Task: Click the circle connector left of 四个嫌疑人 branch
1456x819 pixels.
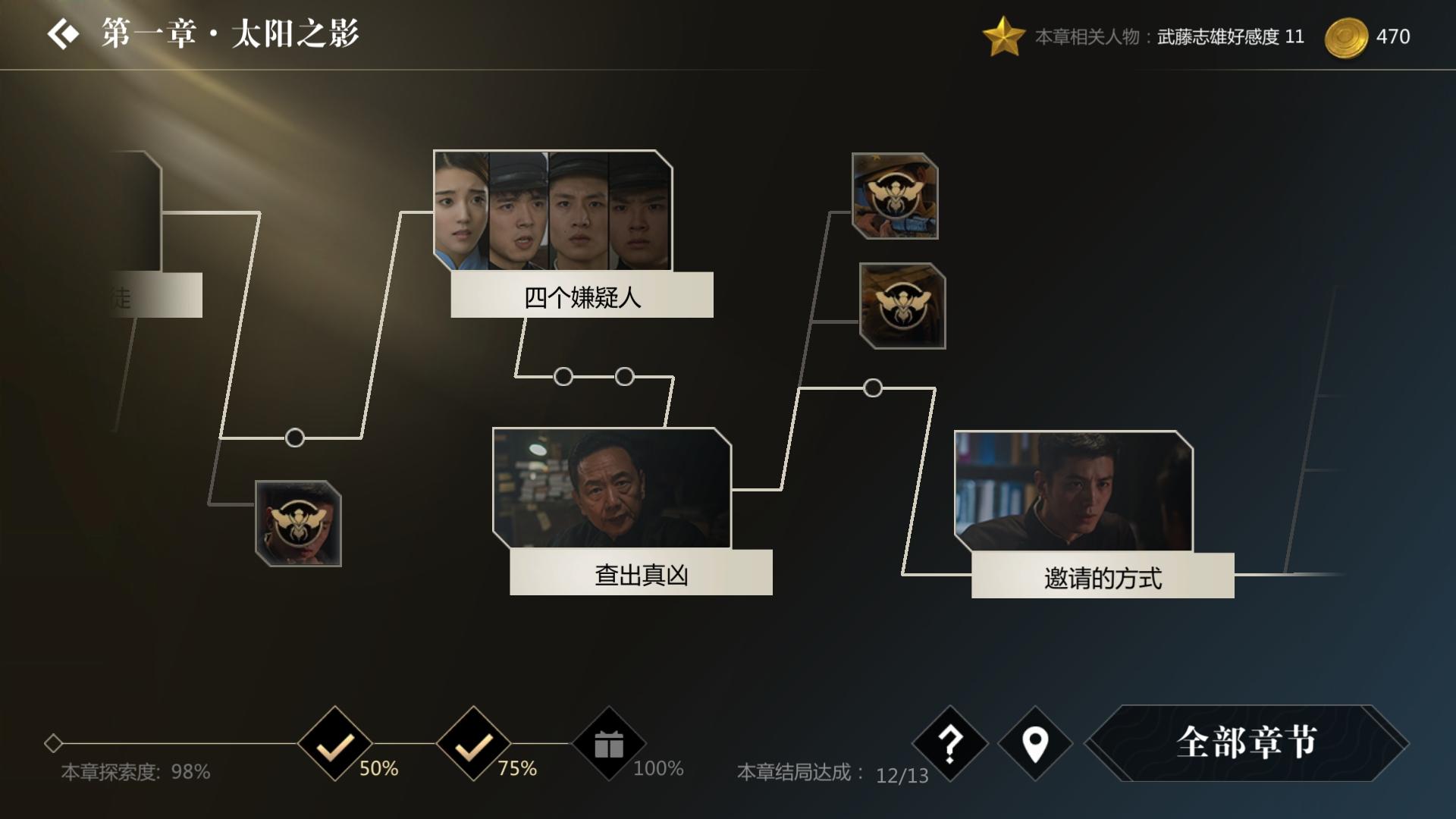Action: (294, 438)
